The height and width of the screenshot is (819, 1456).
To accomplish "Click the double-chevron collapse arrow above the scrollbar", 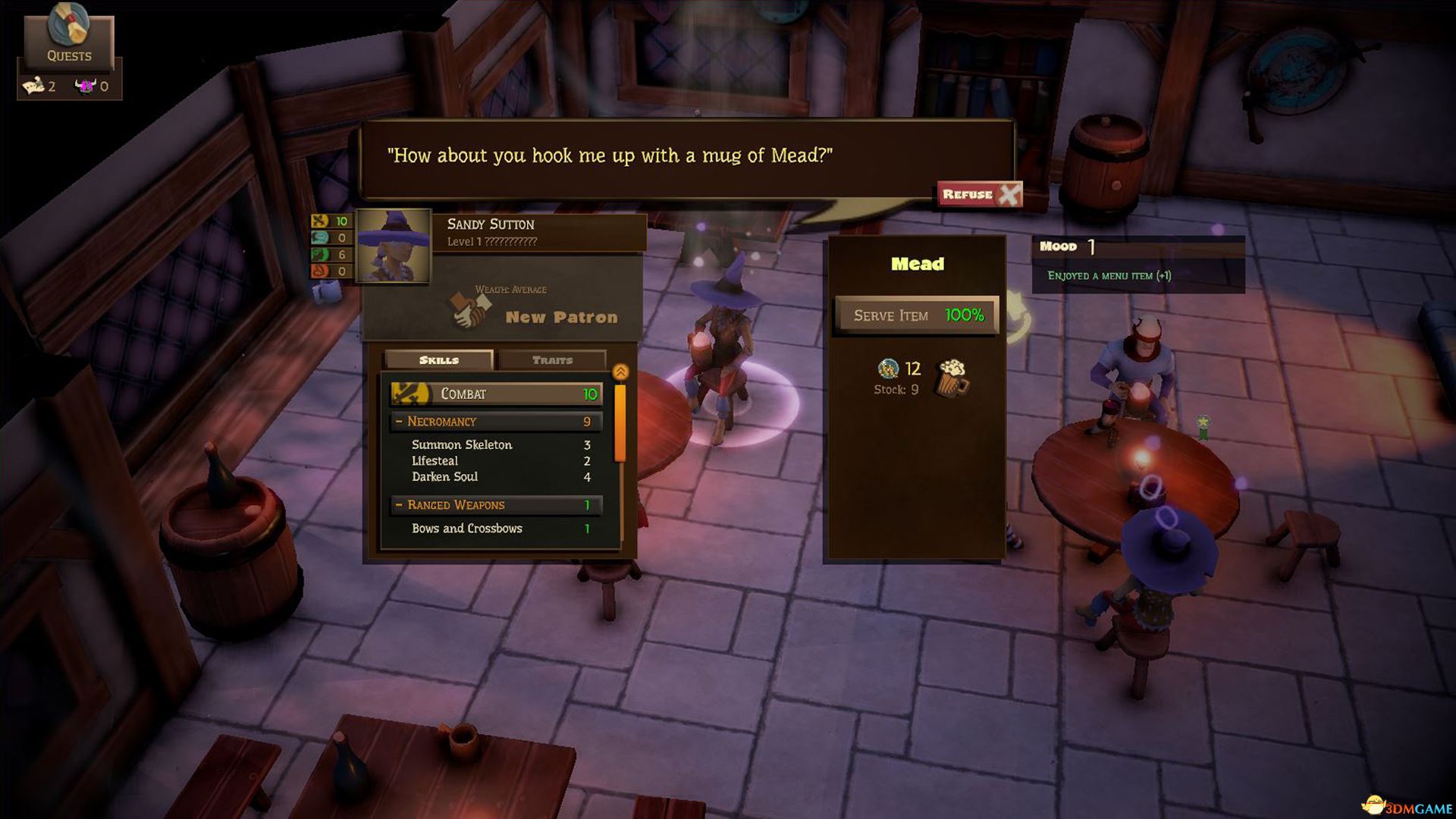I will point(619,371).
